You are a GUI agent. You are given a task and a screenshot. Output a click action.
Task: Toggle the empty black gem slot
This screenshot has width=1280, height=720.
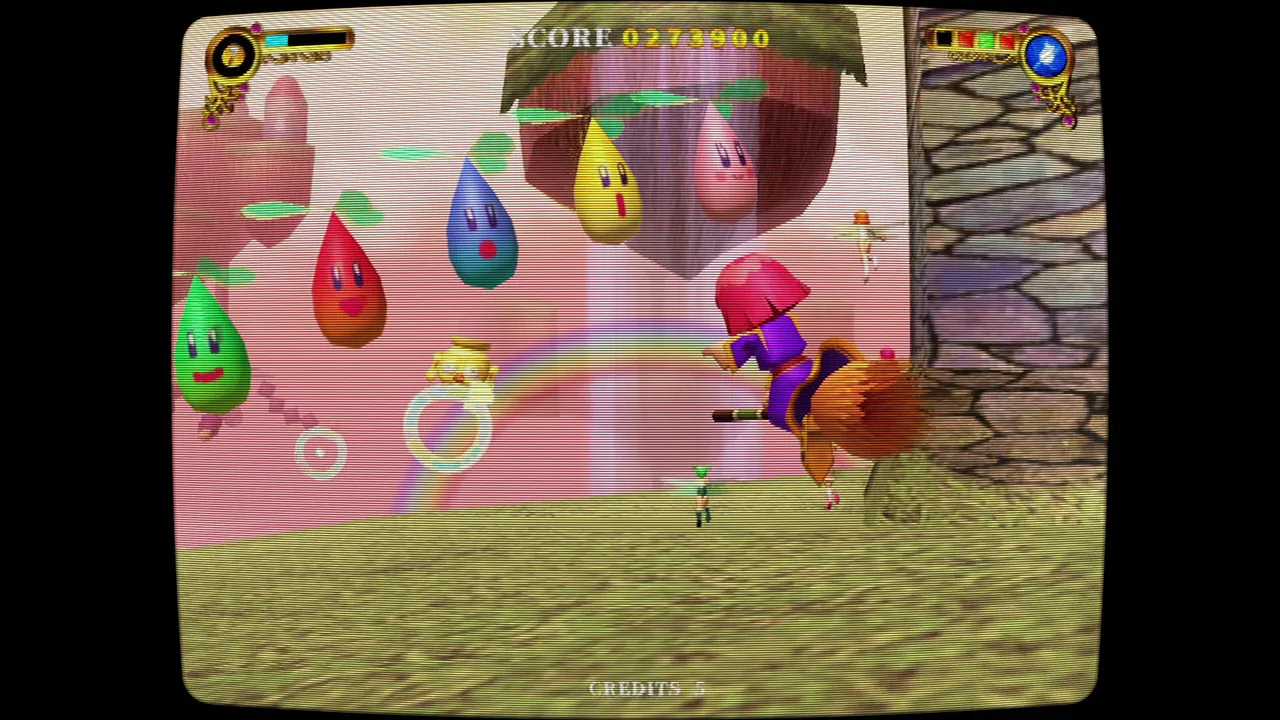point(944,38)
